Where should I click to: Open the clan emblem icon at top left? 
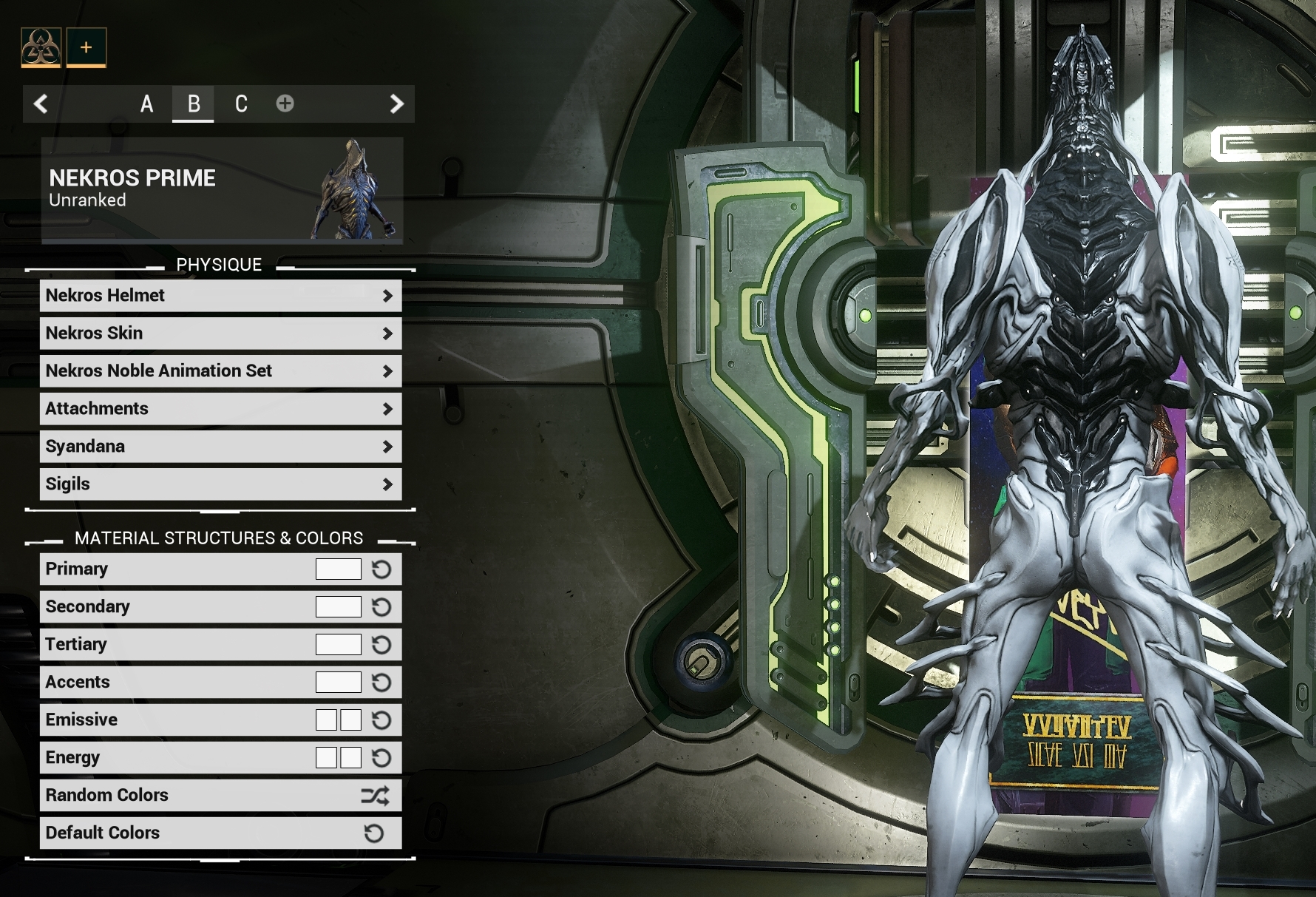(41, 47)
